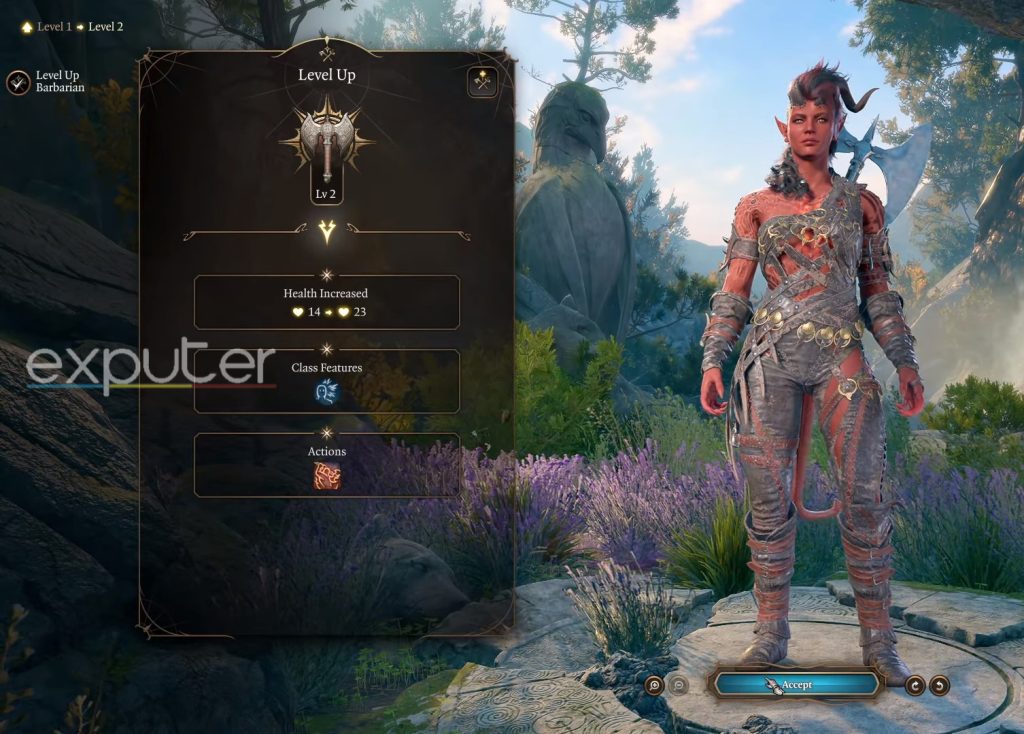Accept the Barbarian level up
1024x734 pixels.
pyautogui.click(x=795, y=685)
